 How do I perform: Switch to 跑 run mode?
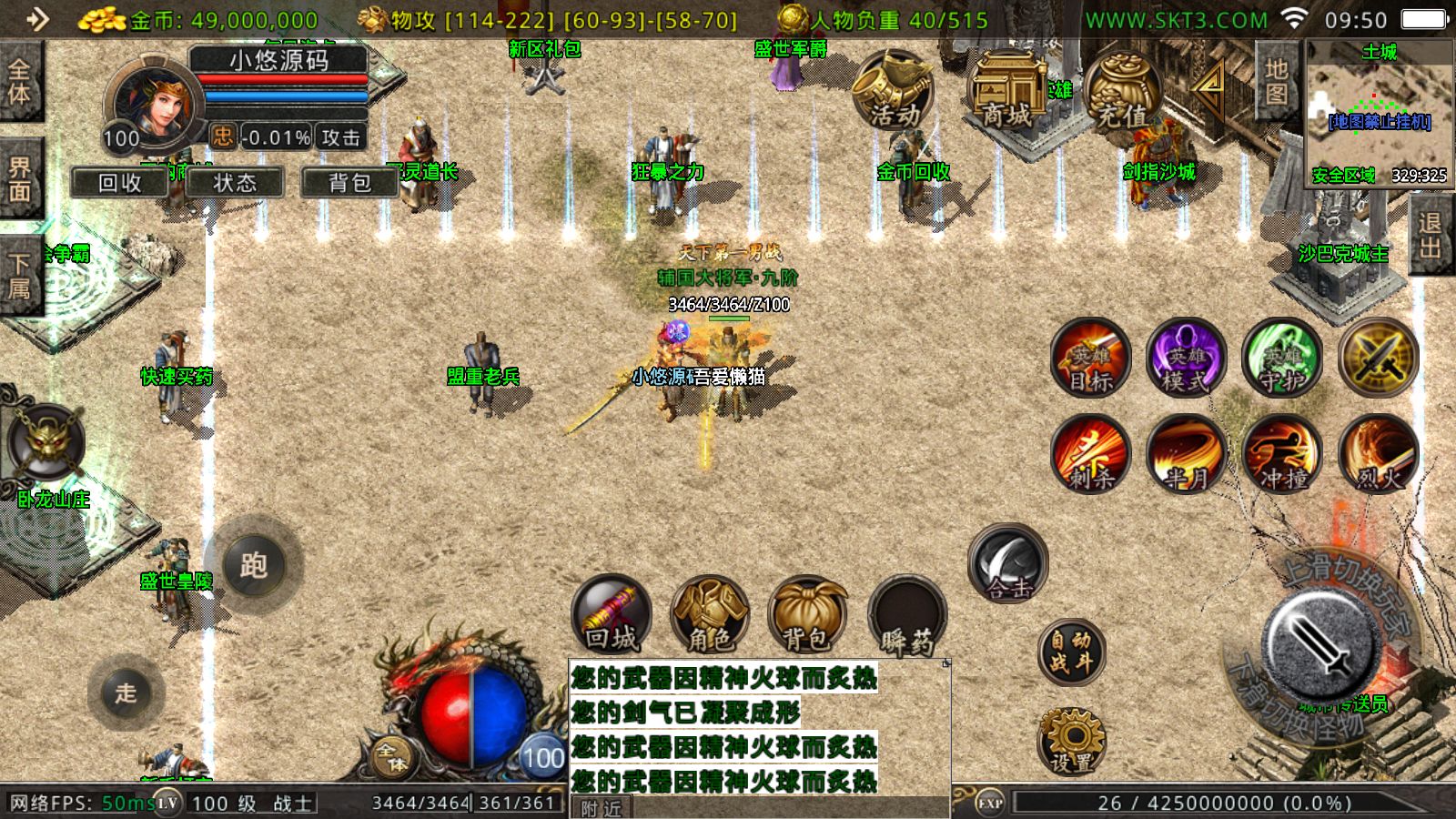pyautogui.click(x=254, y=565)
